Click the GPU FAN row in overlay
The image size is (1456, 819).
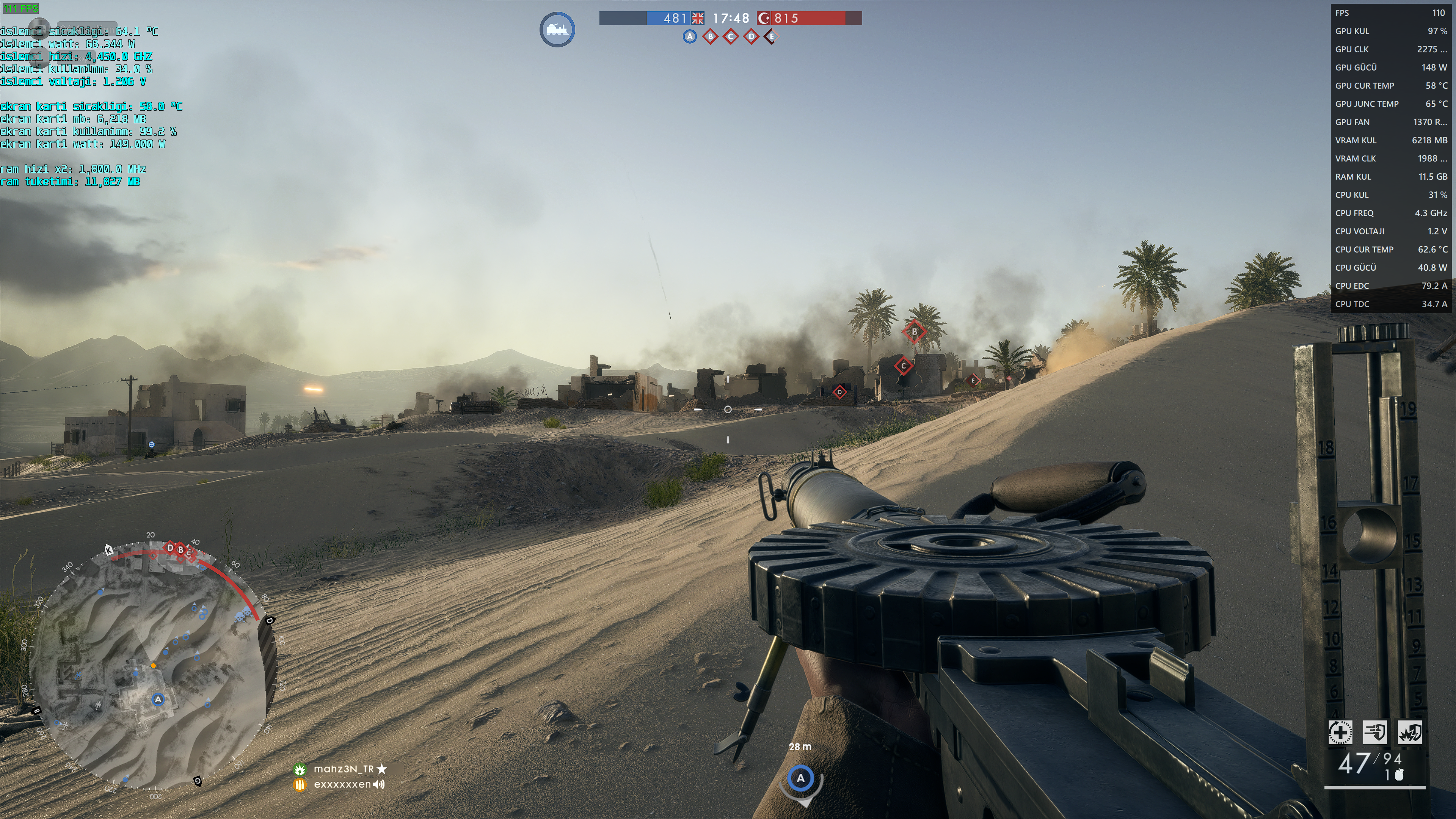pos(1390,122)
